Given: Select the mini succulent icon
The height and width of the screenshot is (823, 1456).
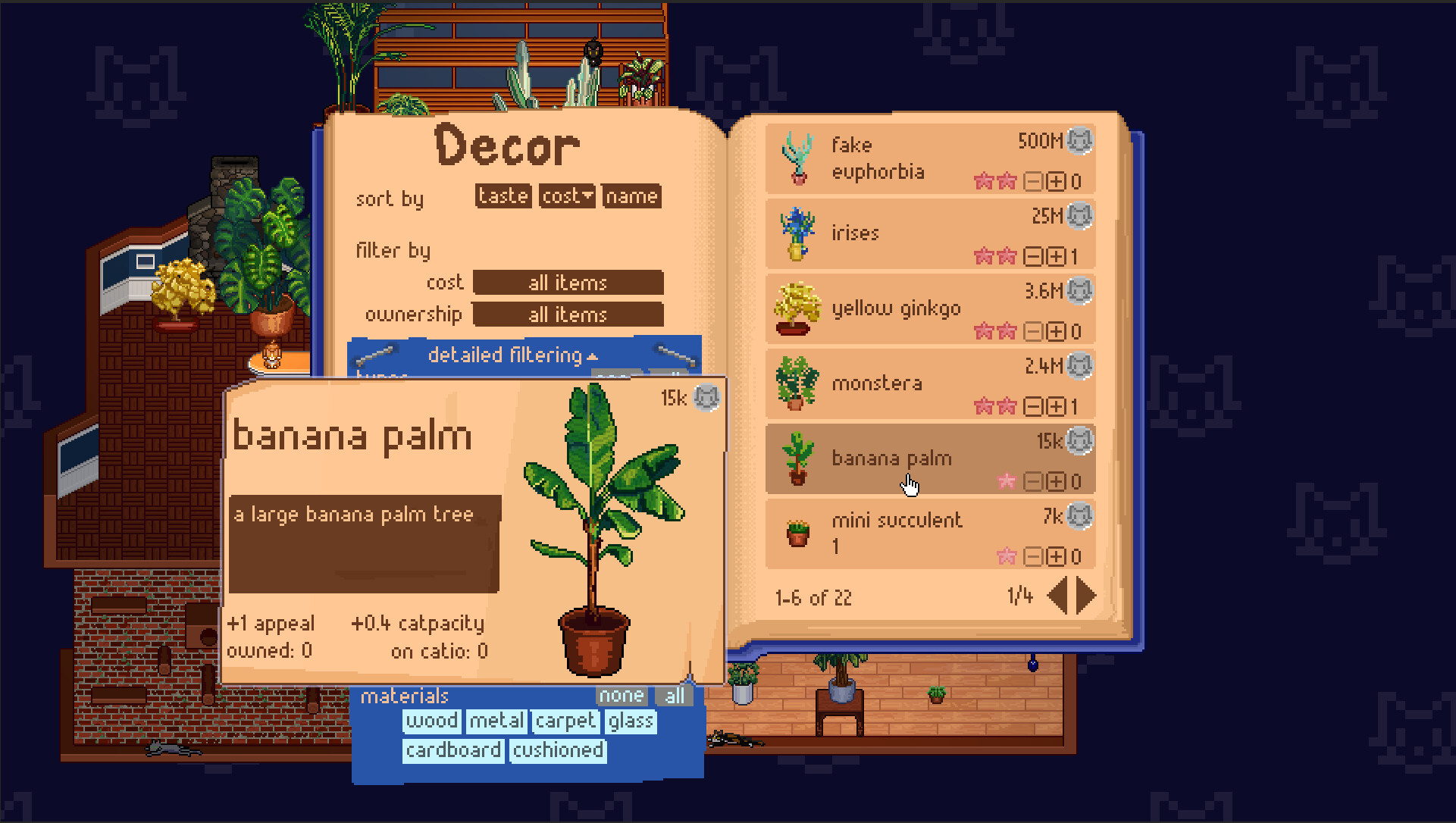Looking at the screenshot, I should (796, 533).
